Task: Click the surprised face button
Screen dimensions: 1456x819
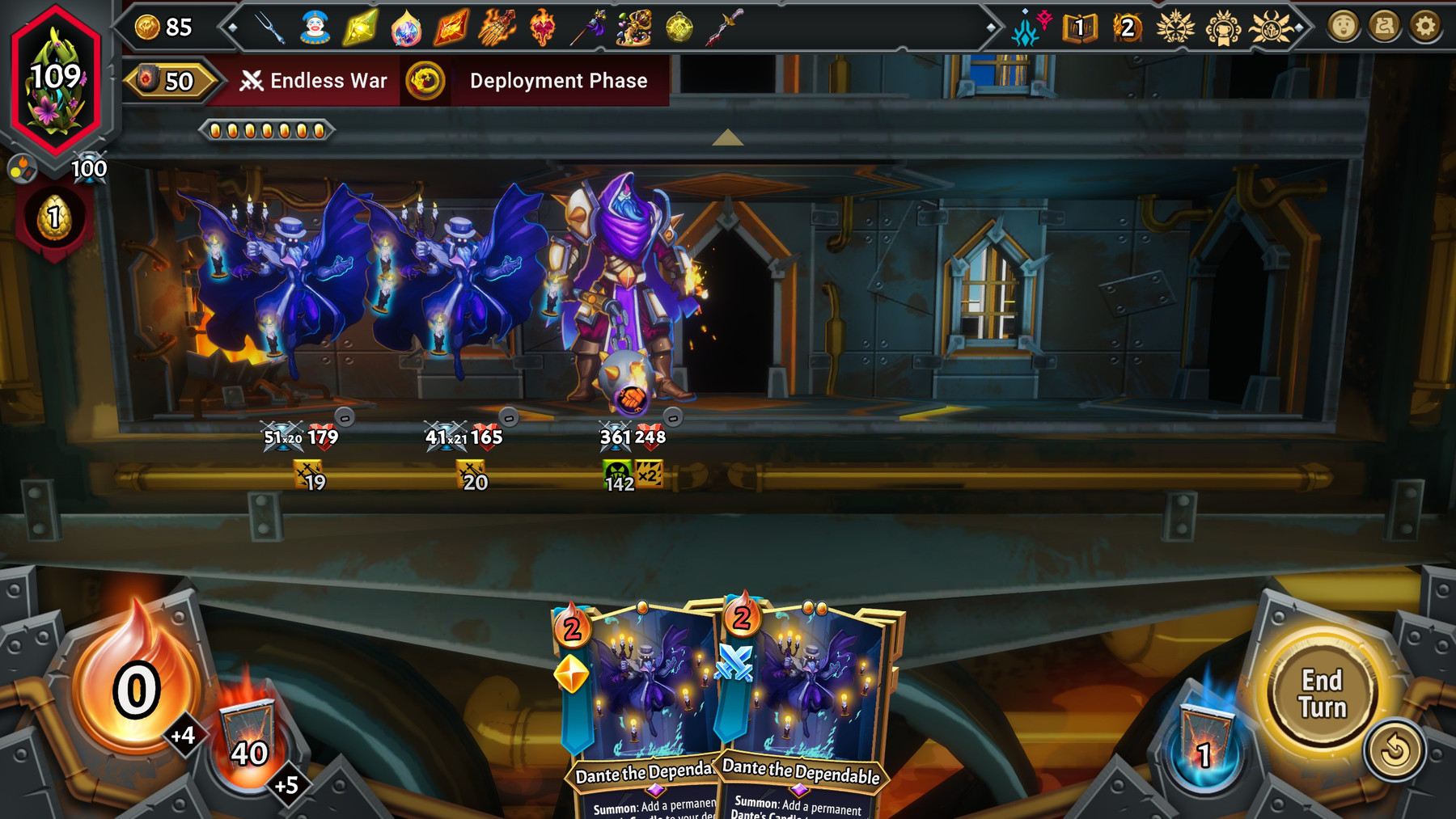Action: coord(1343,27)
